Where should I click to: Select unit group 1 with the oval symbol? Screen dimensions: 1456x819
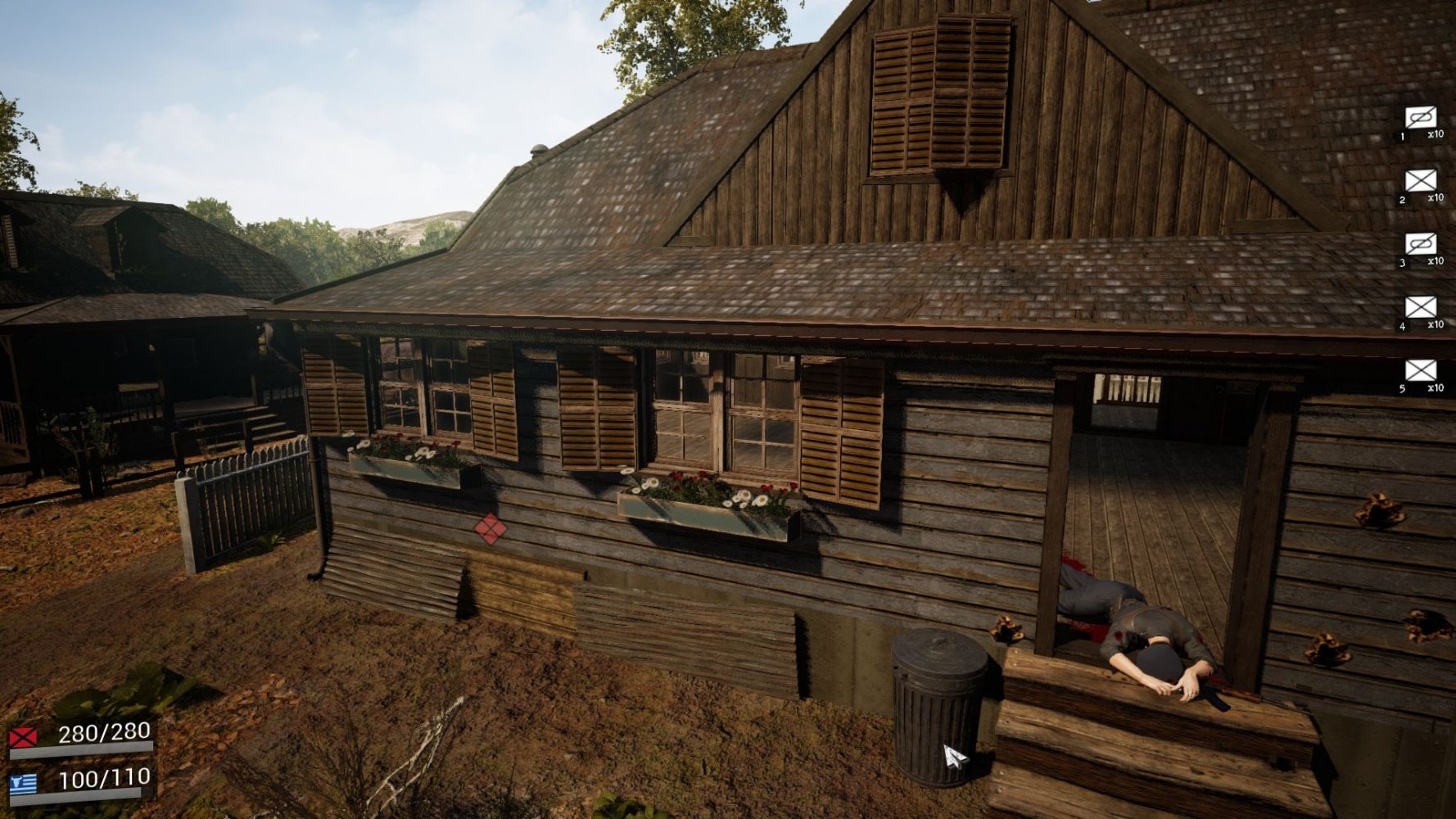tap(1421, 118)
